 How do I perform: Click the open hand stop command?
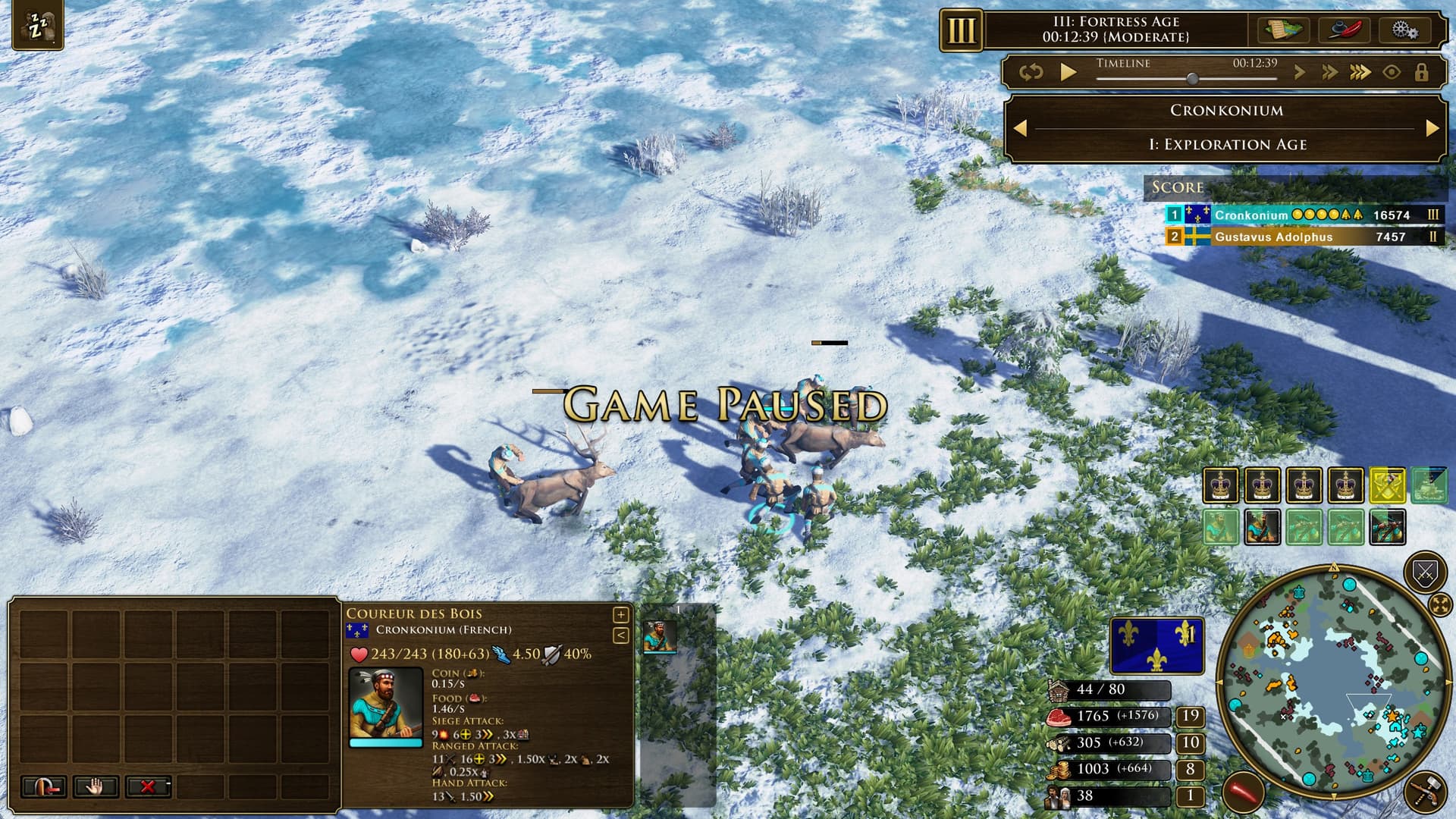pos(95,787)
